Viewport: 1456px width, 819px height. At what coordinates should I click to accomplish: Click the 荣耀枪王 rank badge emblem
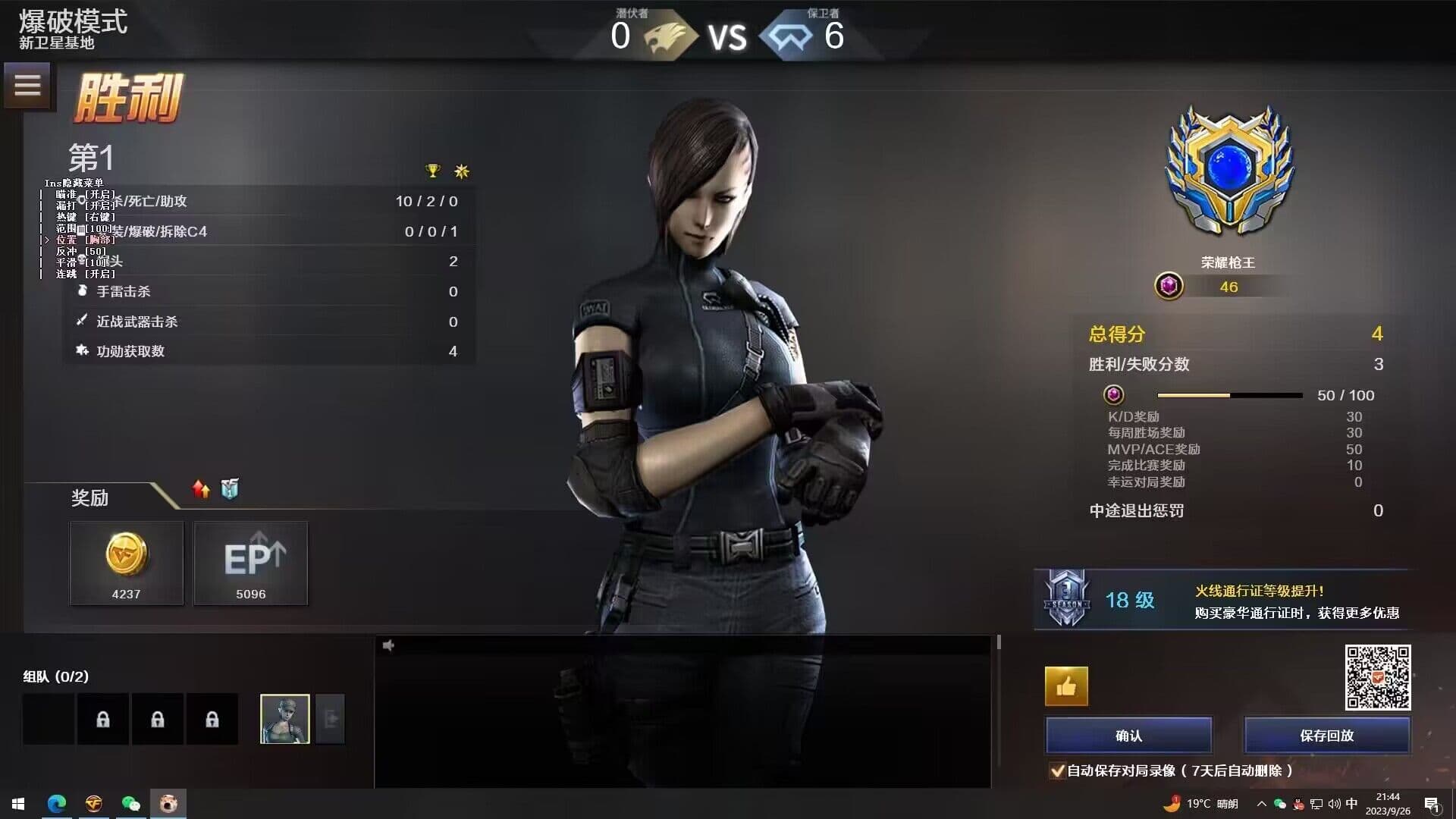tap(1228, 171)
